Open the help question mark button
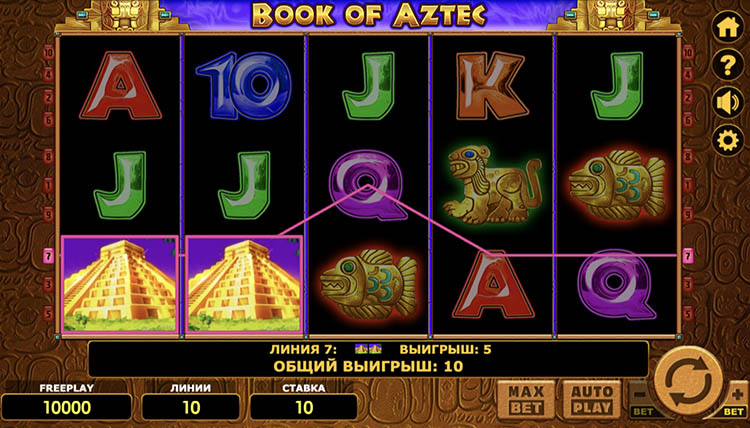This screenshot has width=750, height=428. [x=725, y=66]
